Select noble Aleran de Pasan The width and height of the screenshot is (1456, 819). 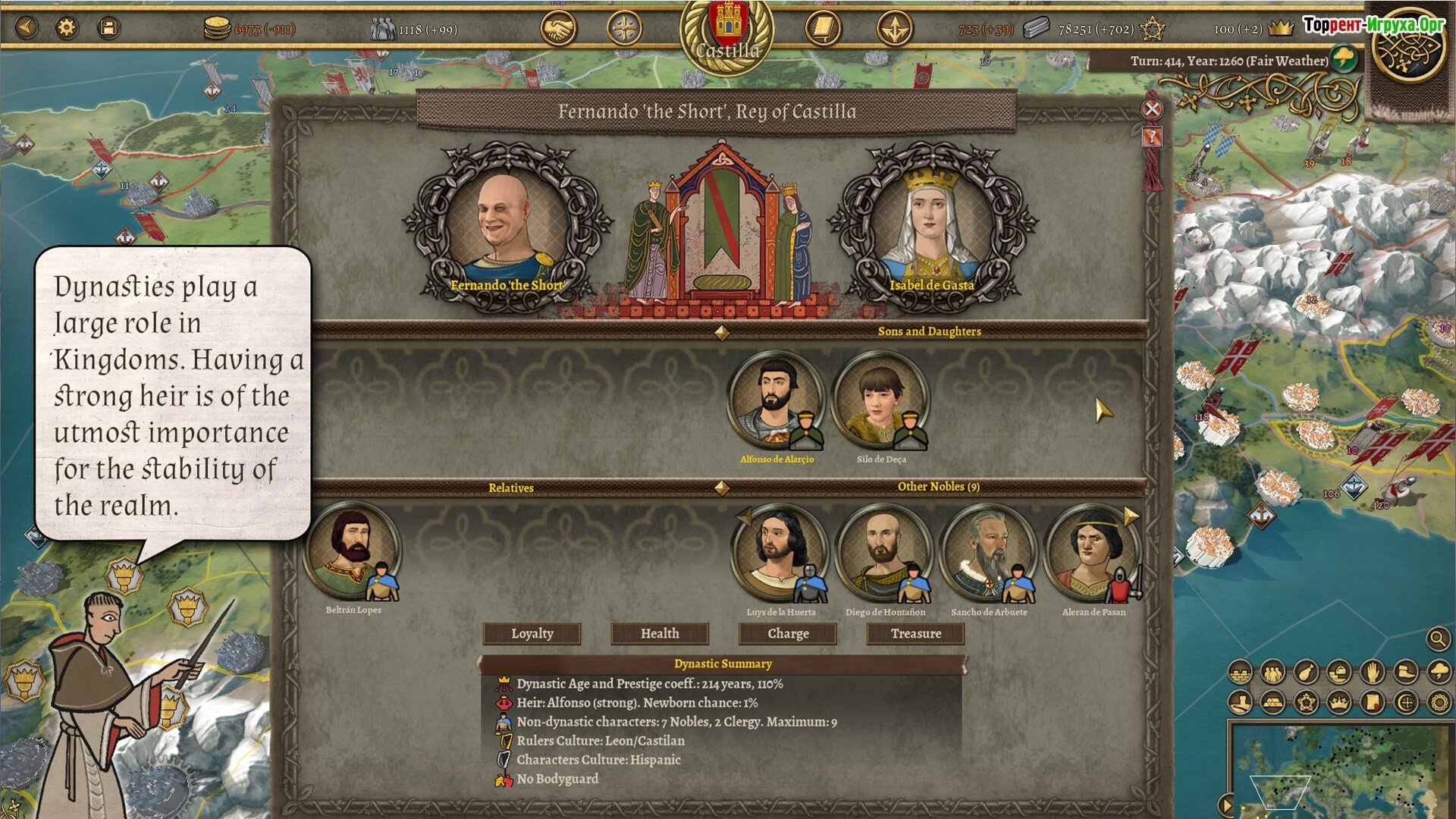click(1092, 551)
